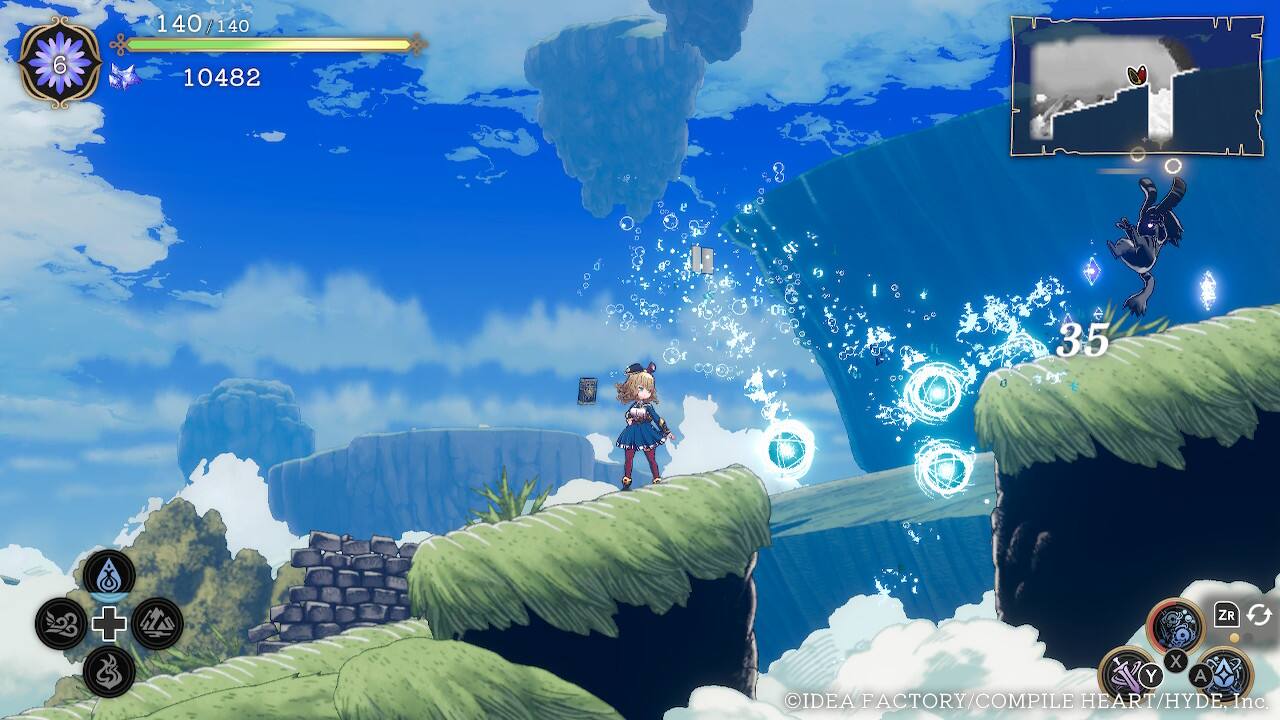Select the water droplet element icon
This screenshot has height=720, width=1280.
109,575
